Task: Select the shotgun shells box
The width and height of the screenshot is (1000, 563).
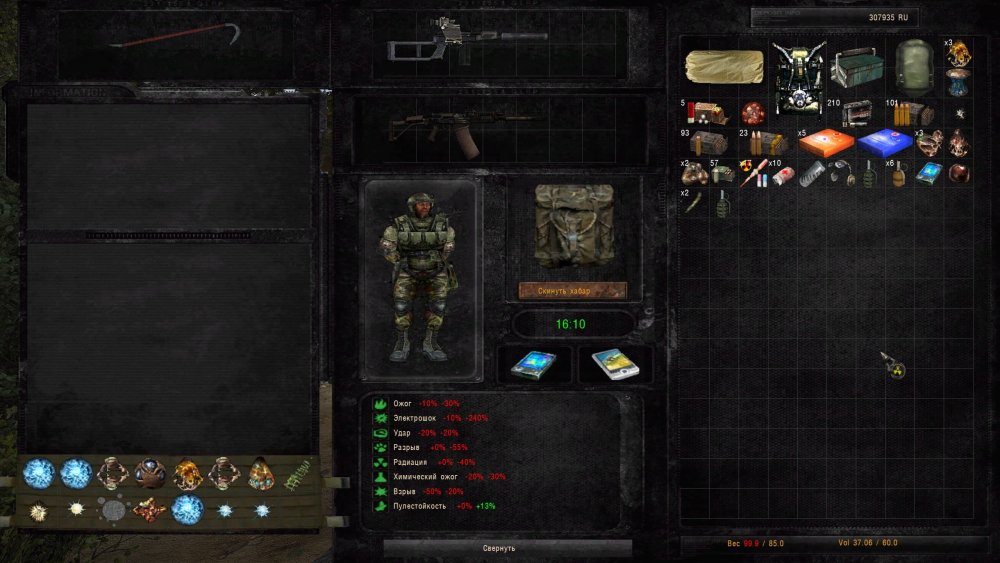Action: [x=705, y=113]
